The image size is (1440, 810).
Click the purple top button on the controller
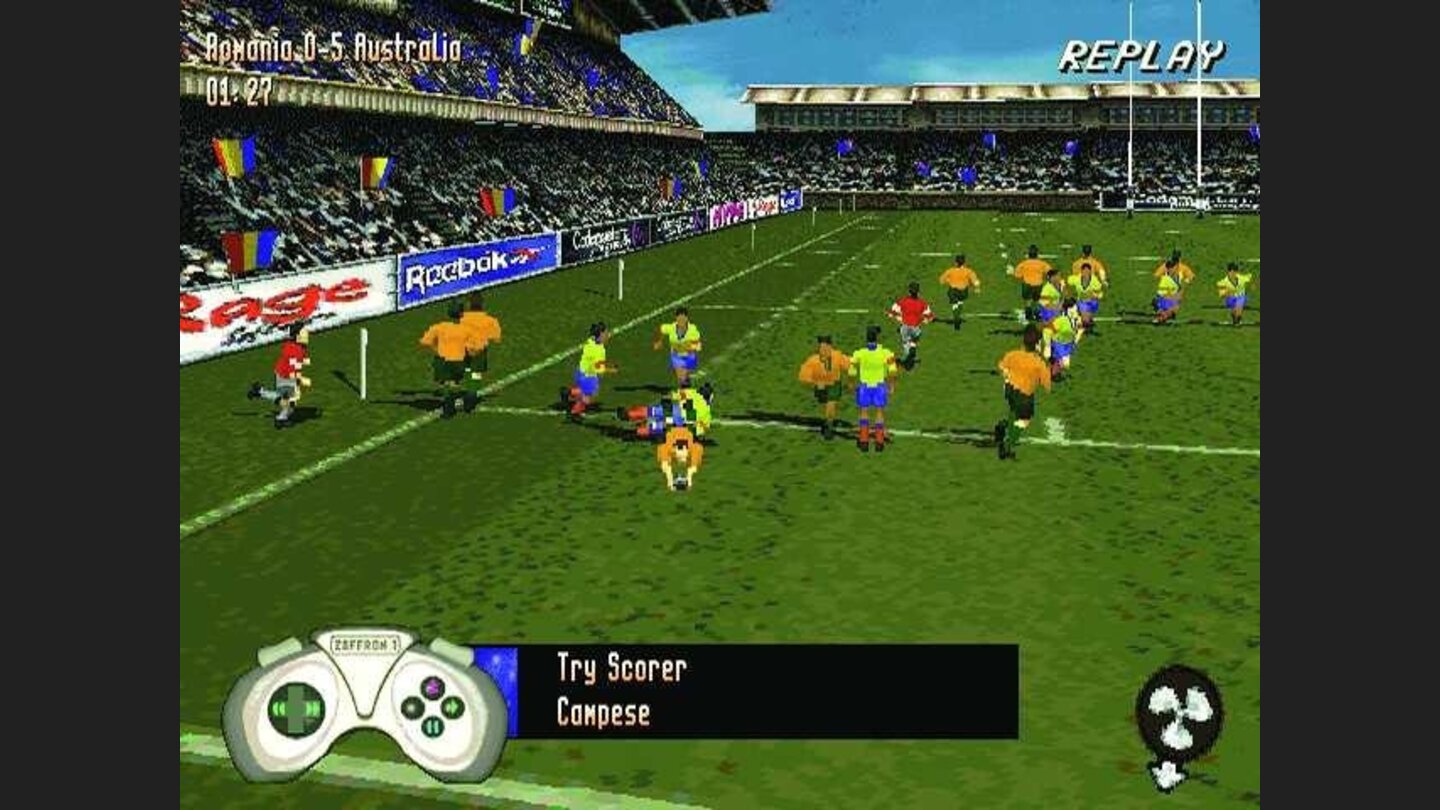432,689
